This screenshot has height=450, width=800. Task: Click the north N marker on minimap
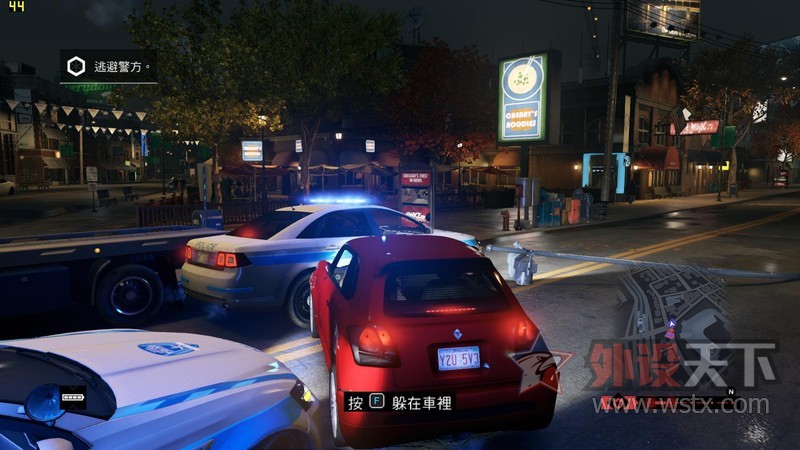pos(731,391)
